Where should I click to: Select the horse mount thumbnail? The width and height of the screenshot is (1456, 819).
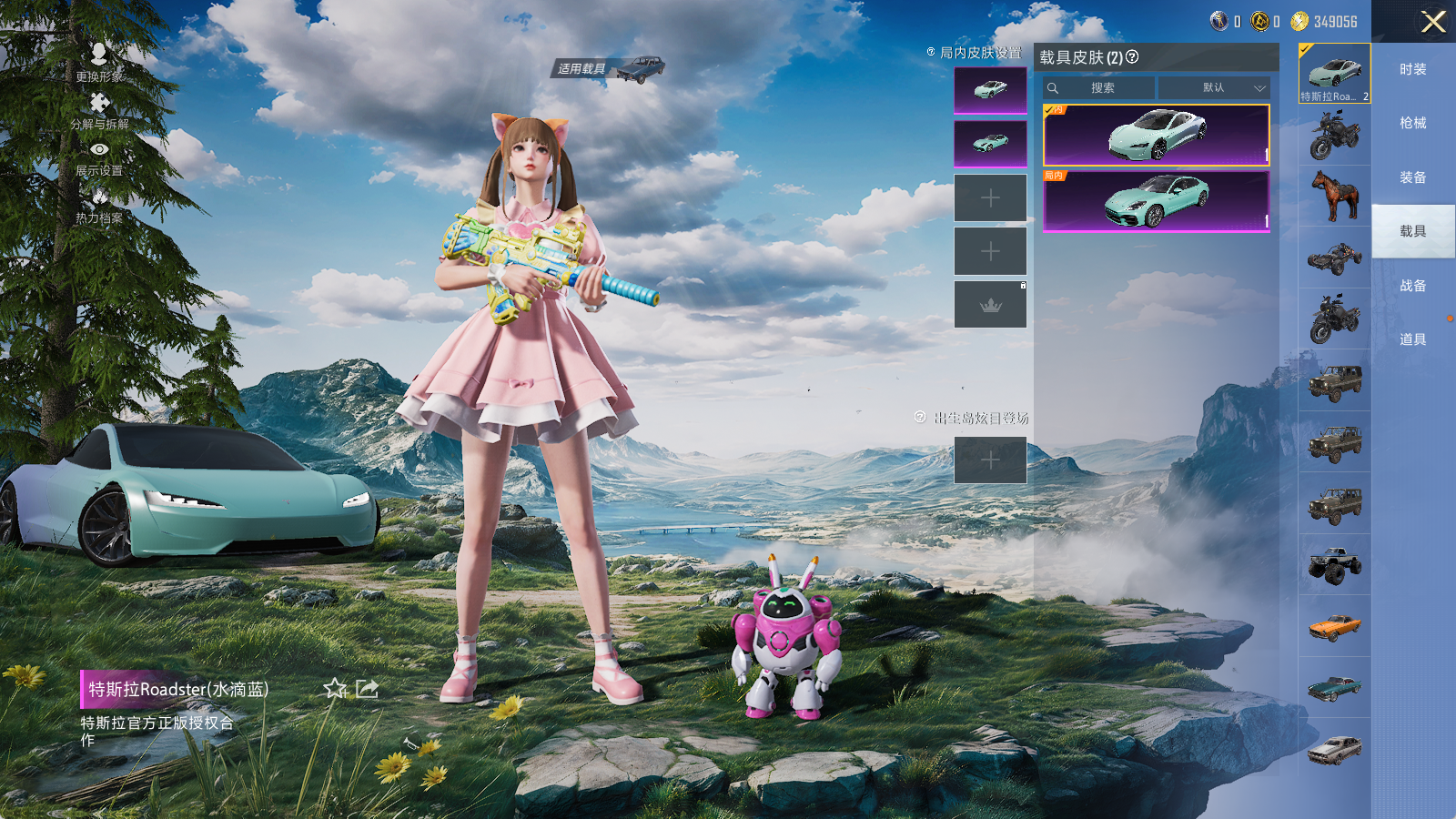tap(1334, 196)
